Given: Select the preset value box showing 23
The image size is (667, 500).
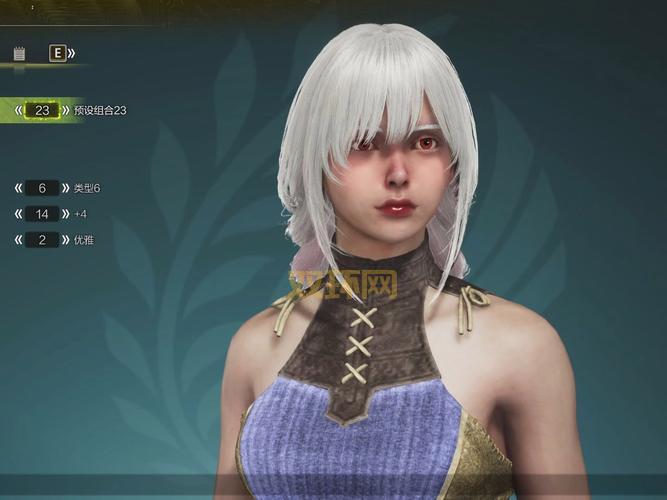Looking at the screenshot, I should pyautogui.click(x=42, y=110).
